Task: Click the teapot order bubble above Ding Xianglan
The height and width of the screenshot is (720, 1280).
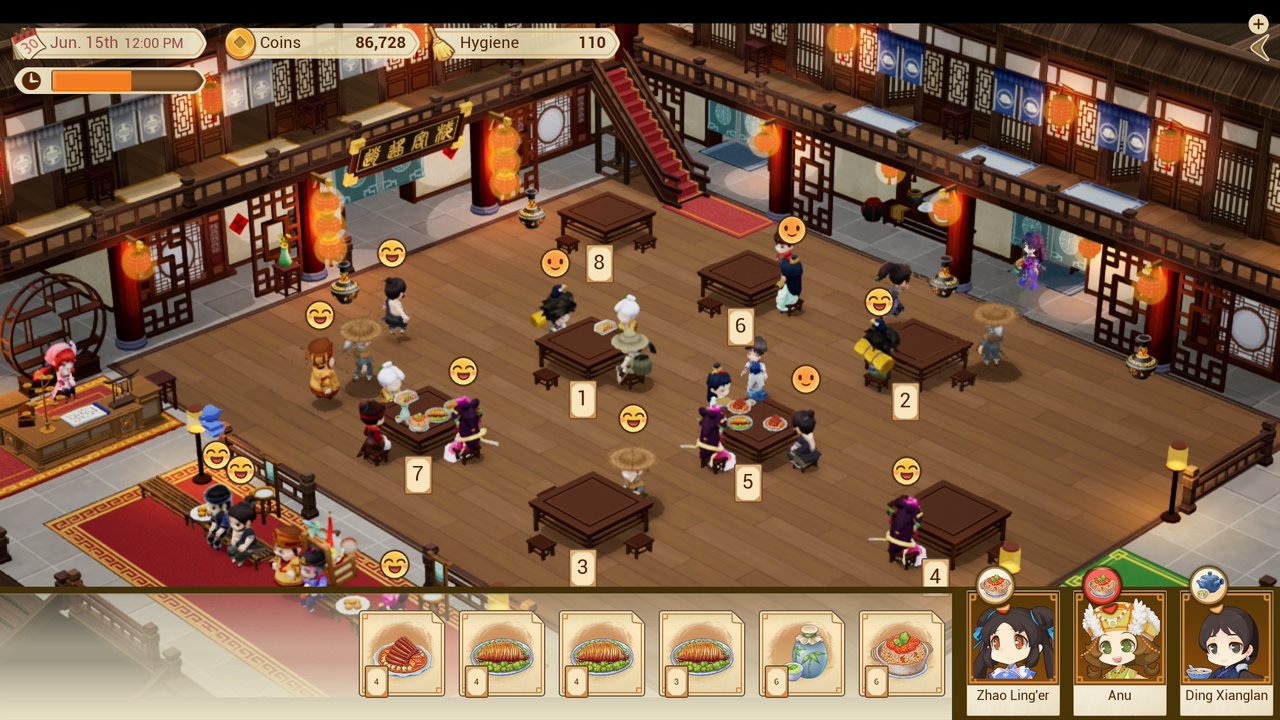Action: (1207, 585)
